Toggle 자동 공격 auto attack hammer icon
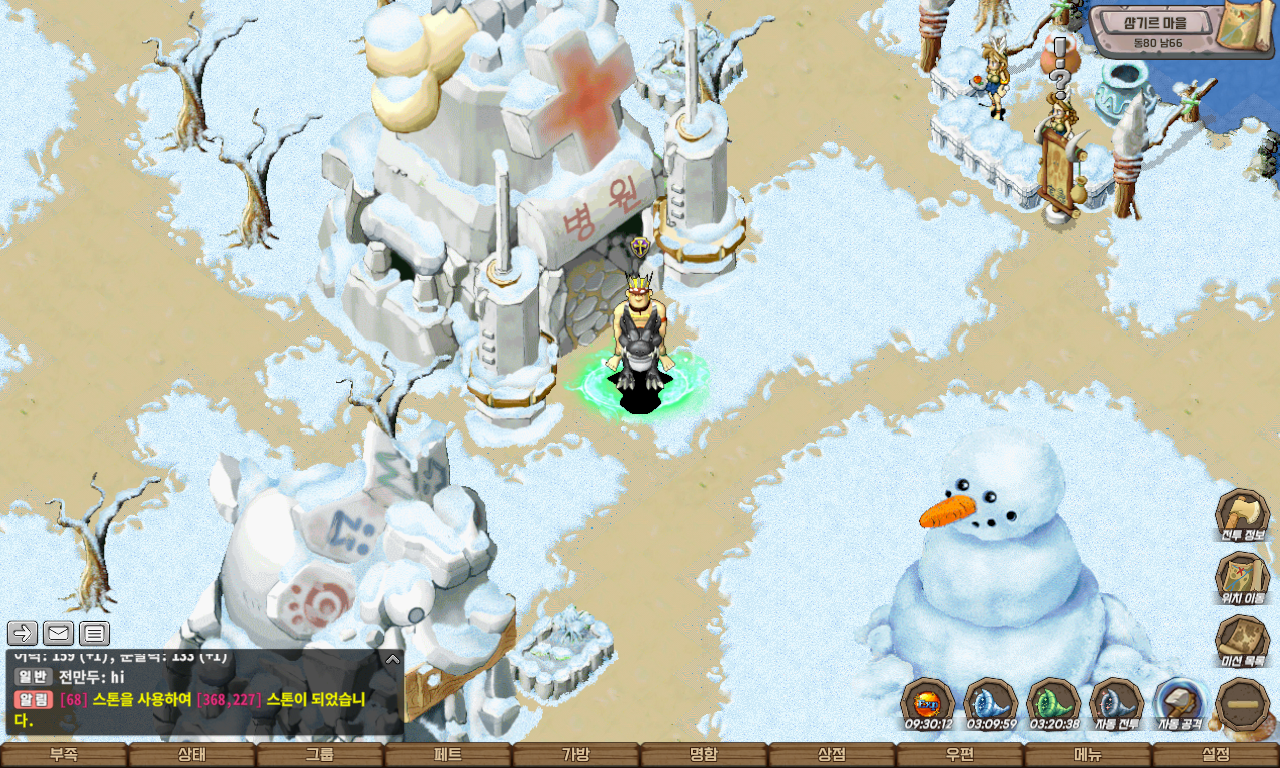1280x768 pixels. [1180, 703]
